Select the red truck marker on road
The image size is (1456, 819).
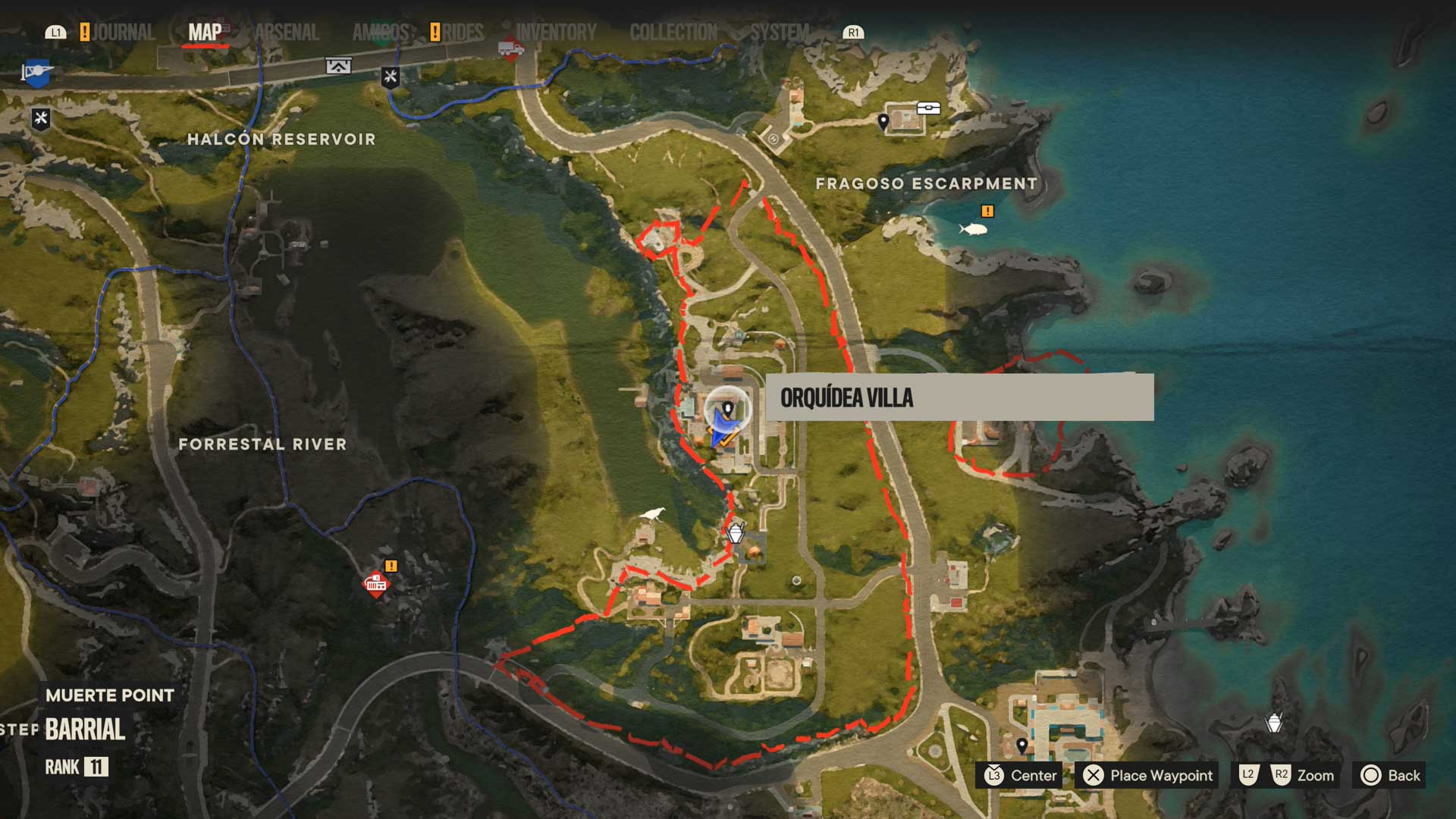pos(510,49)
